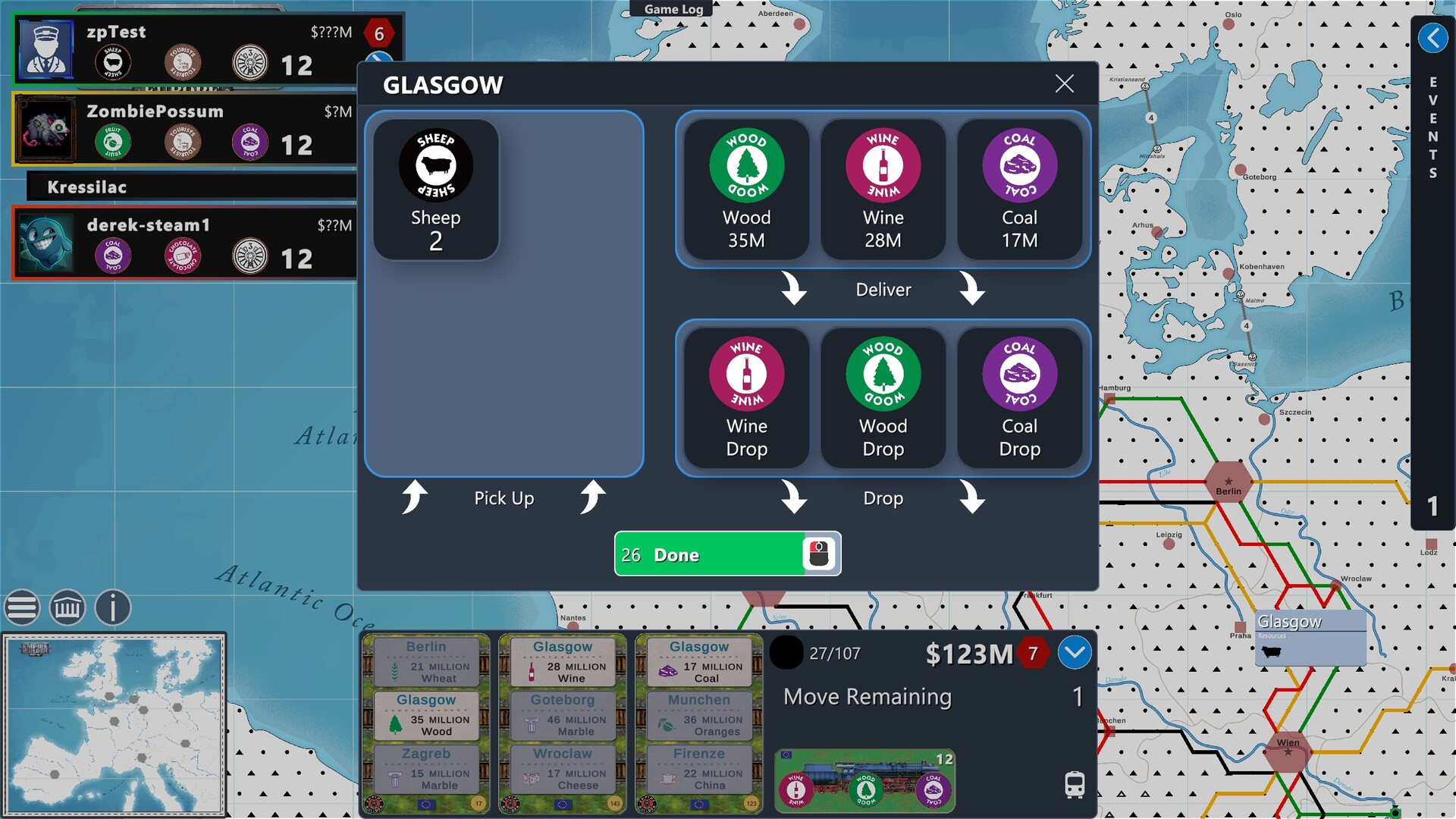
Task: Click the info icon near the minimap
Action: coord(112,607)
